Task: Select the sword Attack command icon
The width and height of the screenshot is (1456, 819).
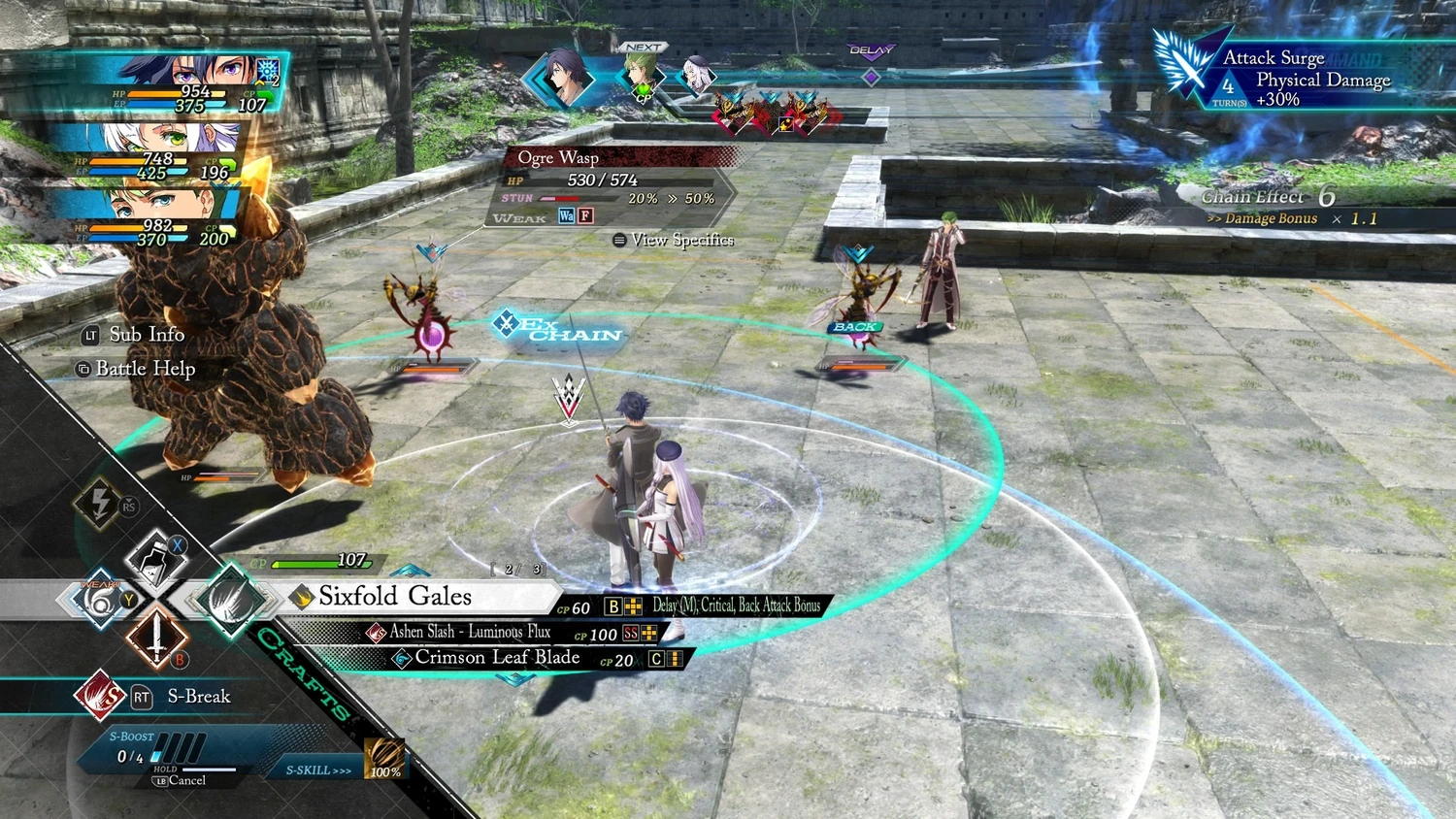Action: [x=156, y=639]
